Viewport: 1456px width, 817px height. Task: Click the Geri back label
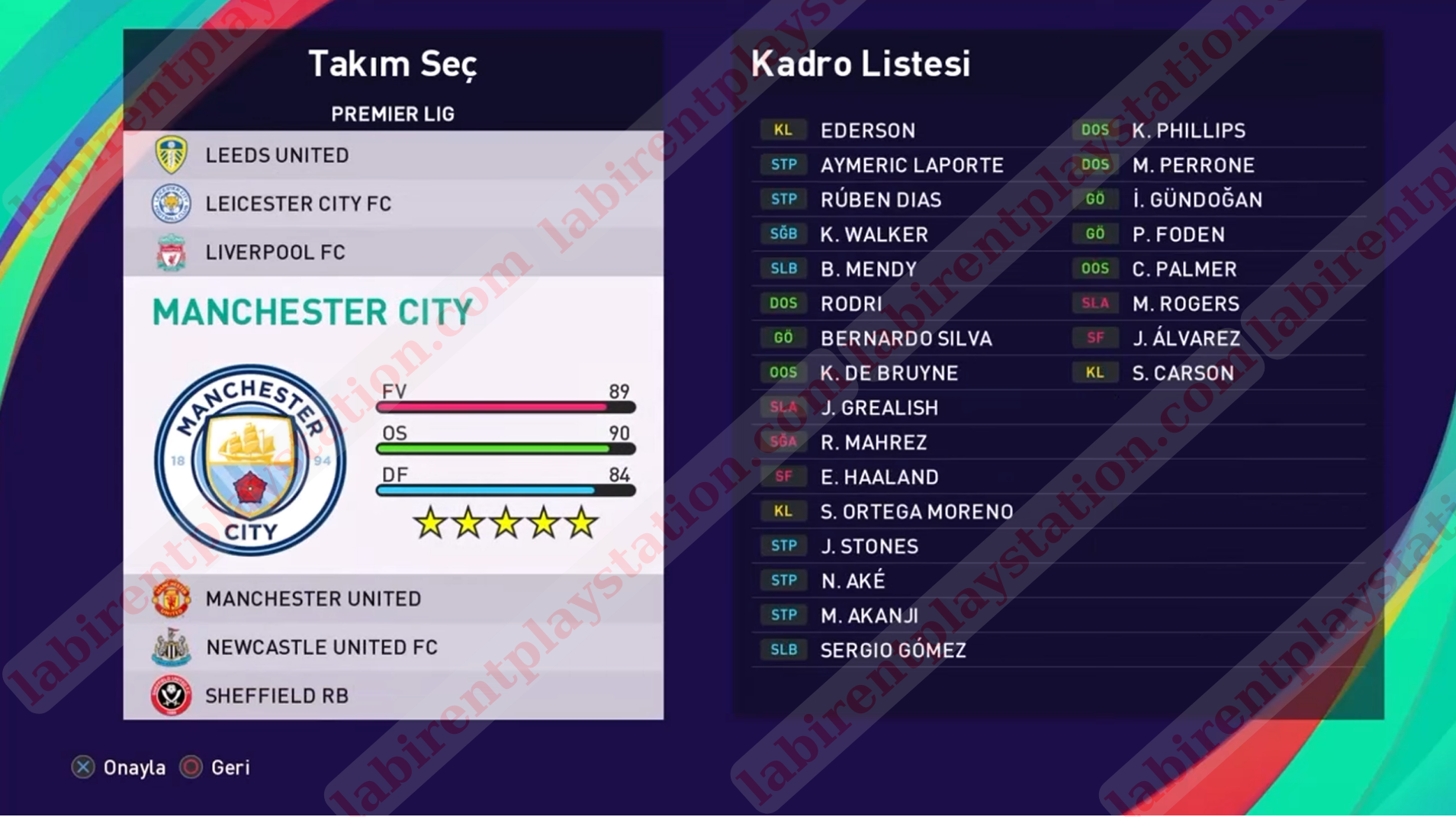[x=230, y=767]
